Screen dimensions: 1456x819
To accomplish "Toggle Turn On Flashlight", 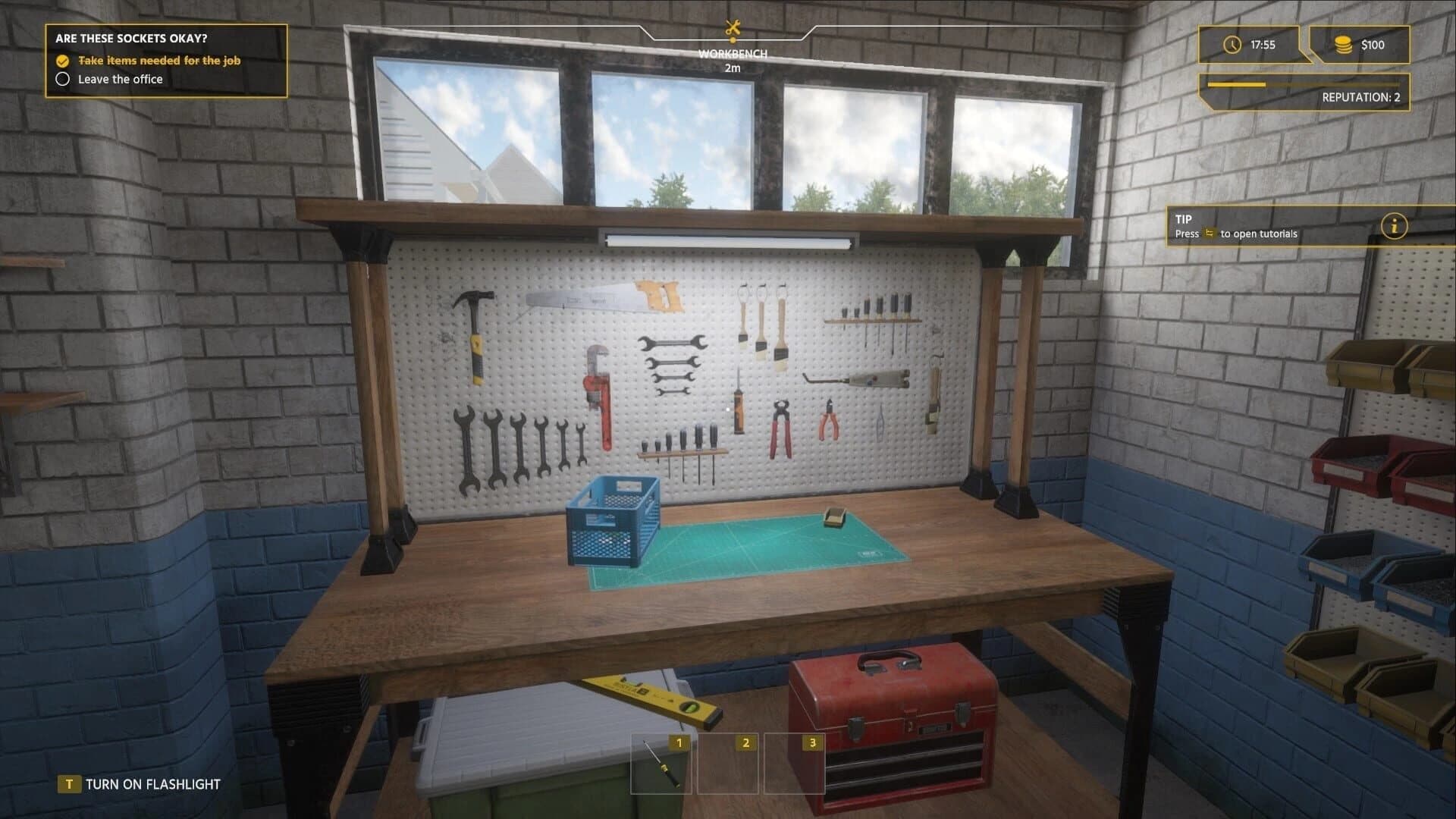I will (152, 783).
